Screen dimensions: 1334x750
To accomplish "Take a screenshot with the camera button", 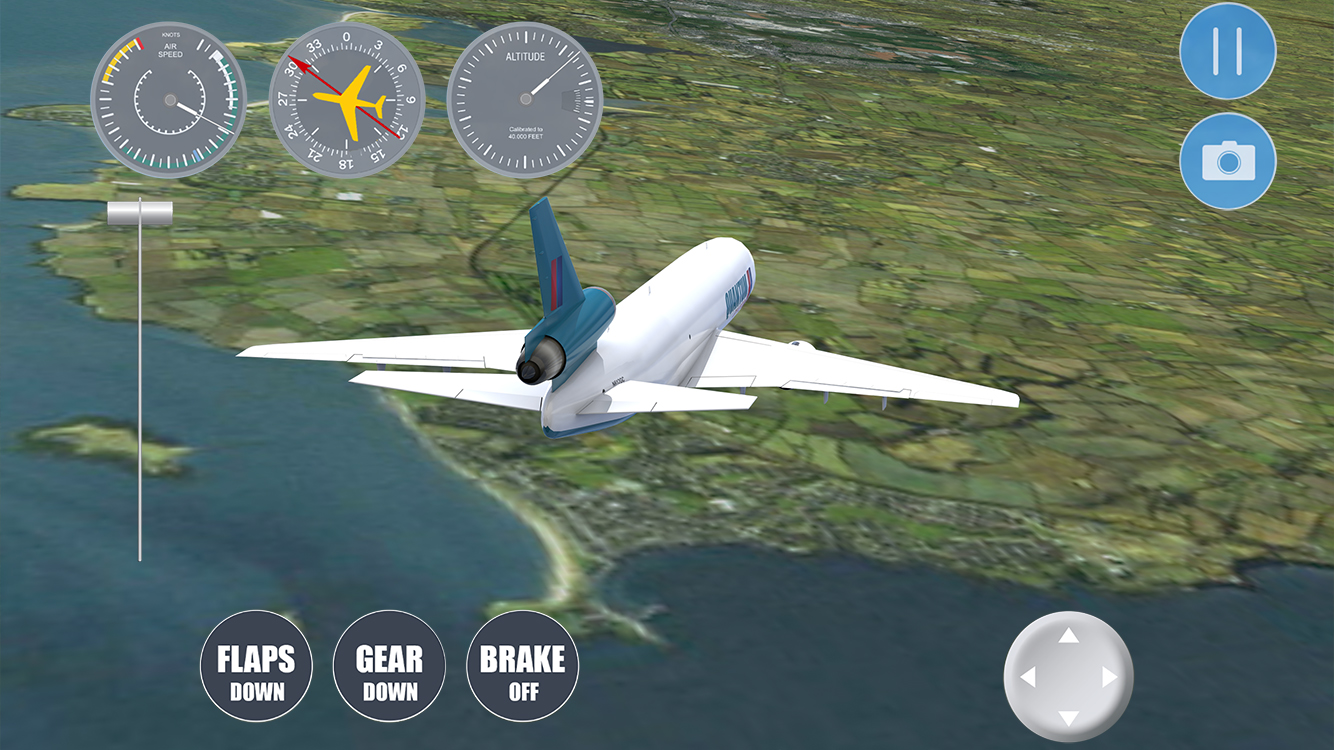I will pos(1227,160).
